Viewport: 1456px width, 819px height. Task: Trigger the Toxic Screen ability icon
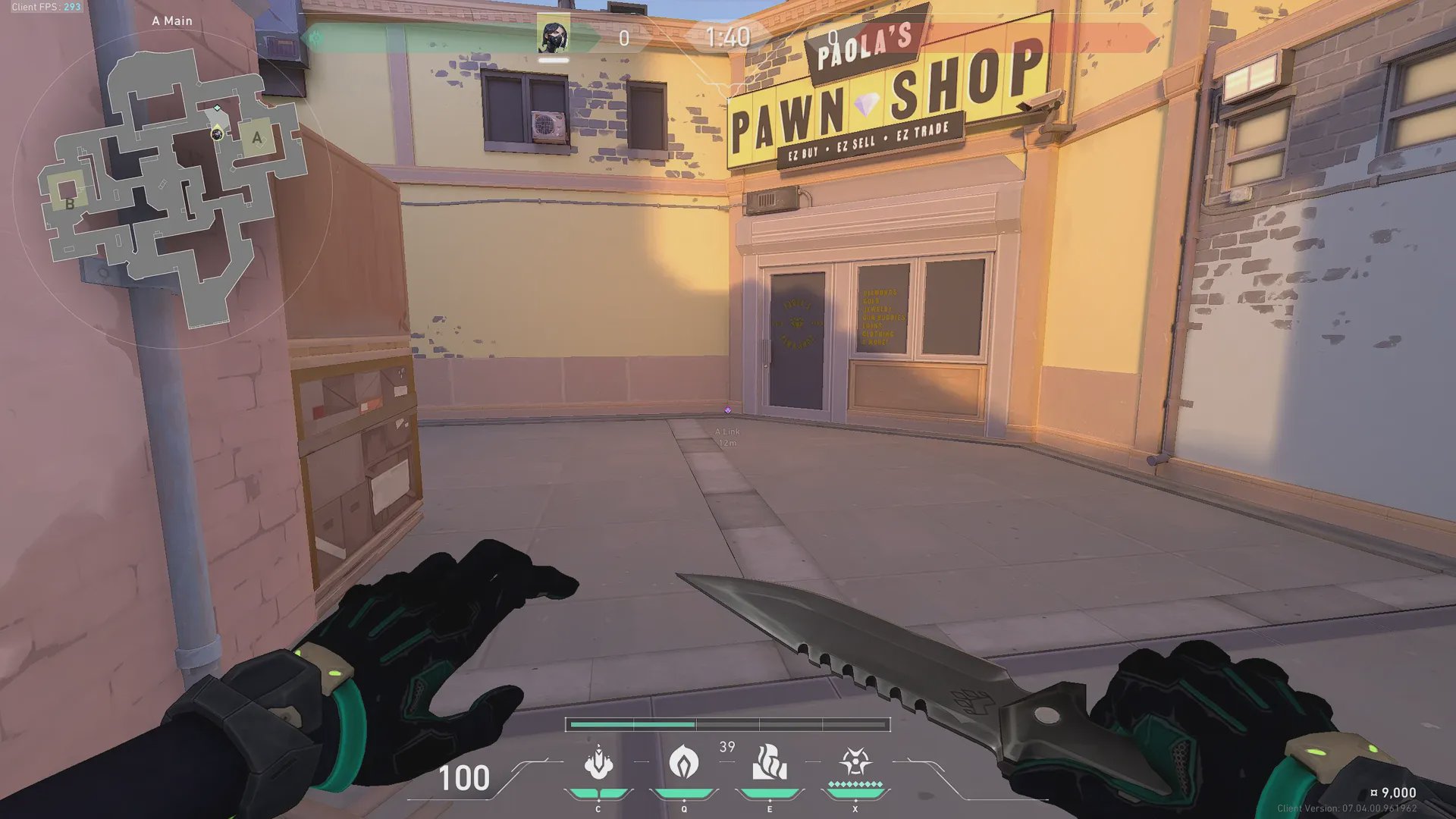(x=770, y=762)
